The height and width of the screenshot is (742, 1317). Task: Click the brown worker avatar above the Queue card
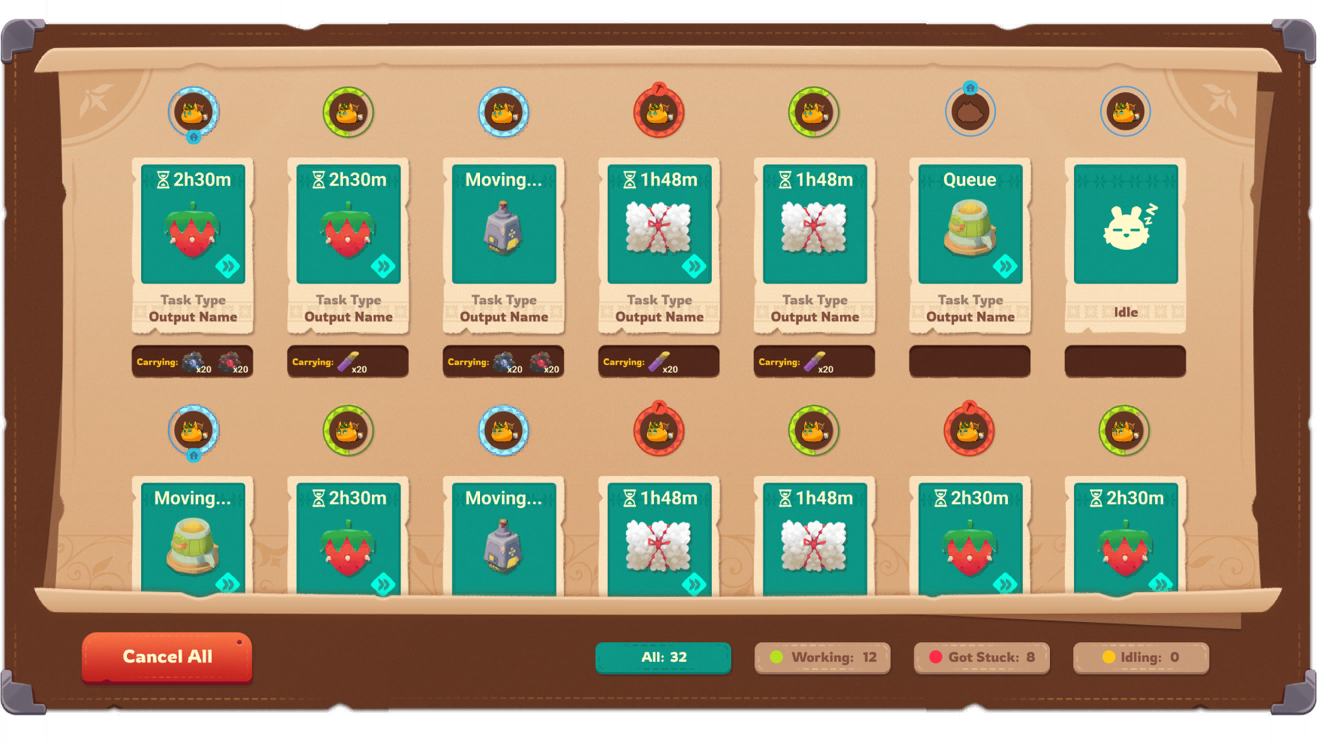[970, 112]
